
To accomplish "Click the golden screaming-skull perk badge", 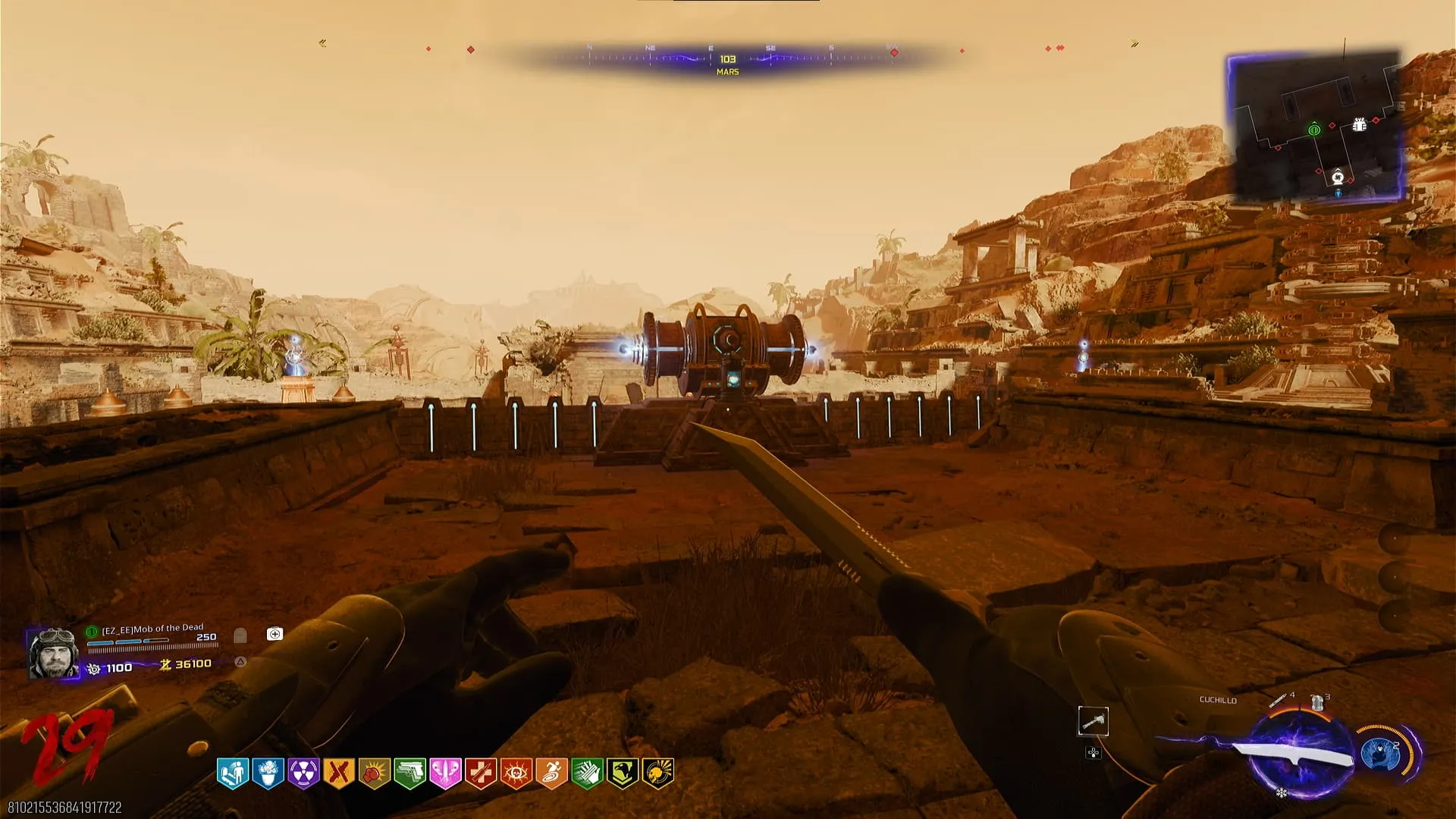I will point(657,773).
